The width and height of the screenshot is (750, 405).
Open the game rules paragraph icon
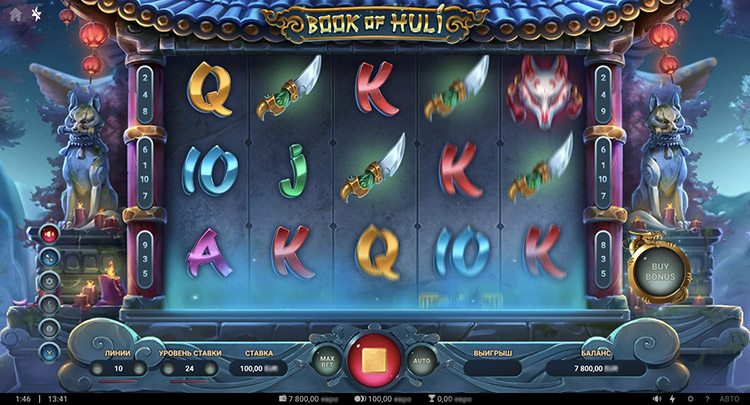point(49,304)
